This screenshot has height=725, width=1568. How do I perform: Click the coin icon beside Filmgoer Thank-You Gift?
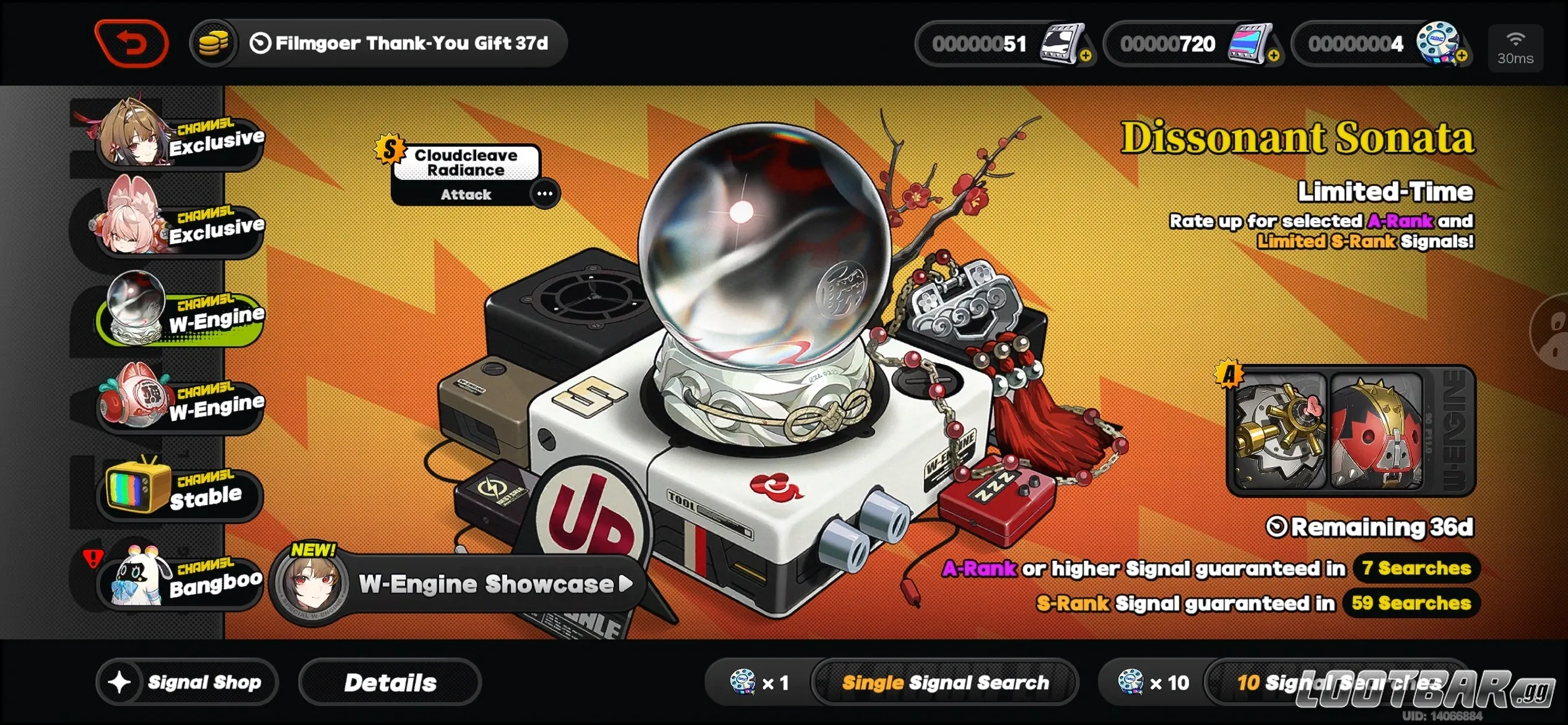tap(214, 42)
